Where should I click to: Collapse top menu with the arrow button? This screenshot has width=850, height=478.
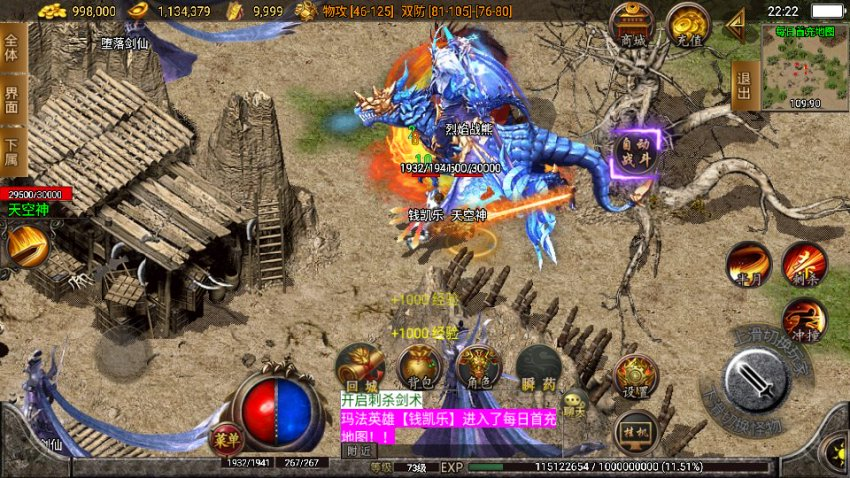point(736,21)
